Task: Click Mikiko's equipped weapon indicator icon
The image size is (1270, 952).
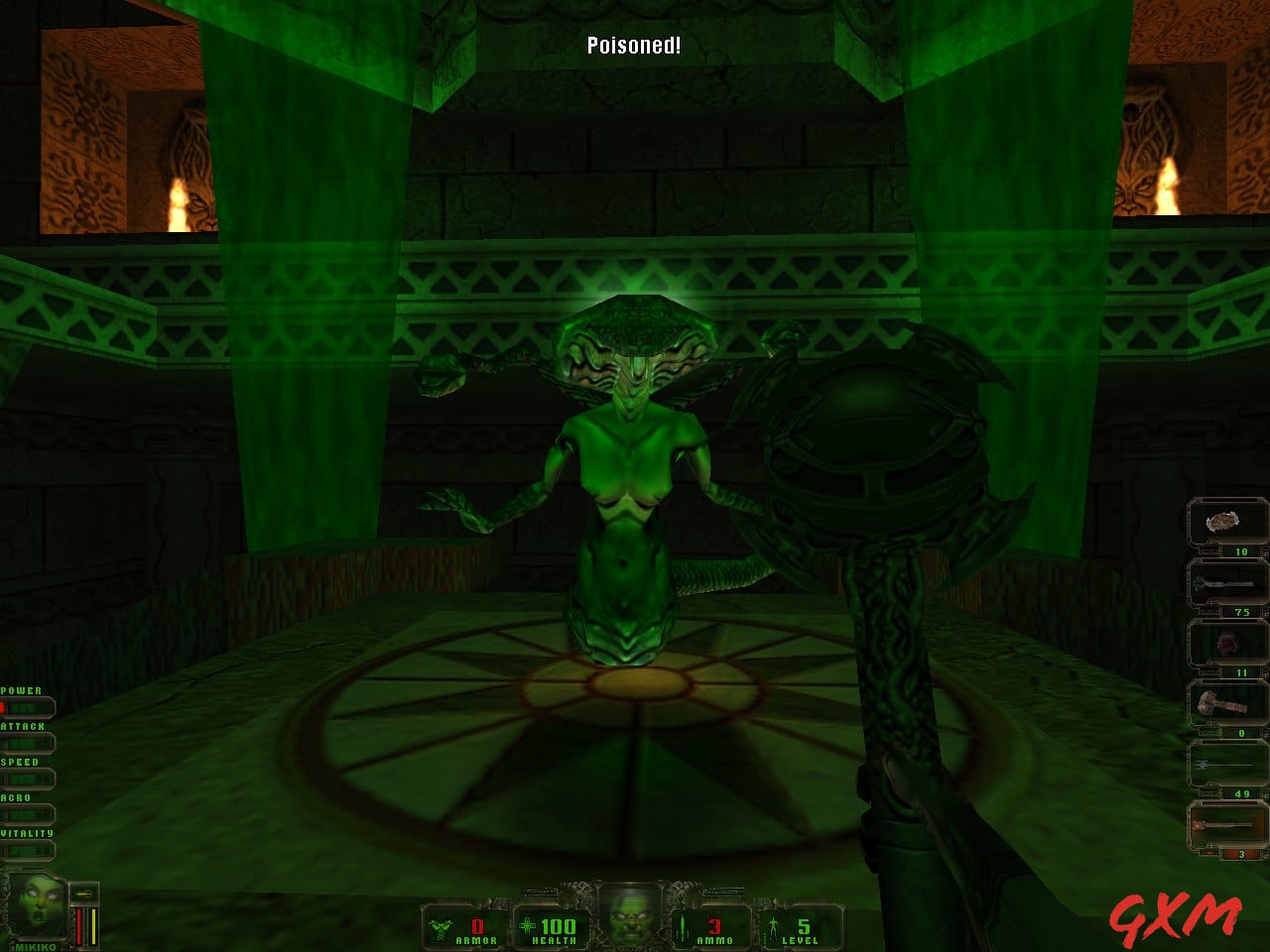Action: pyautogui.click(x=83, y=893)
